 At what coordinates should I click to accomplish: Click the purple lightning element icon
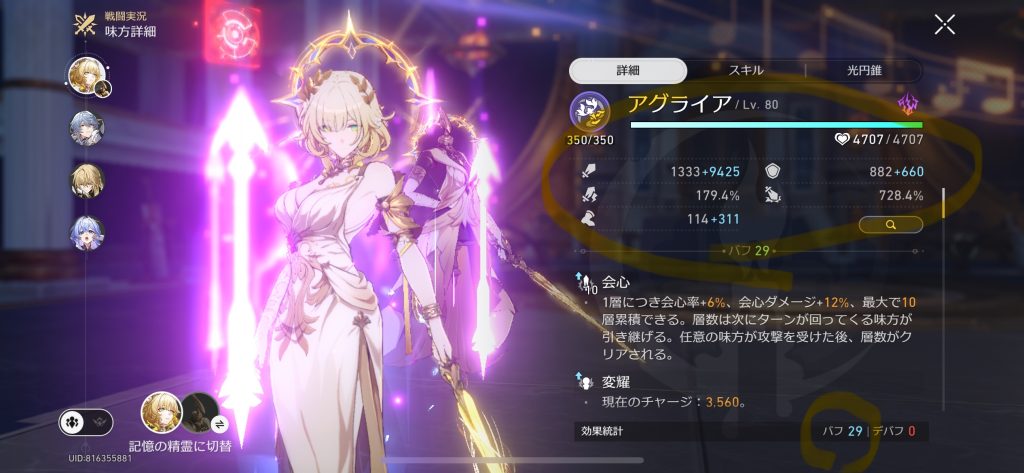(x=908, y=104)
